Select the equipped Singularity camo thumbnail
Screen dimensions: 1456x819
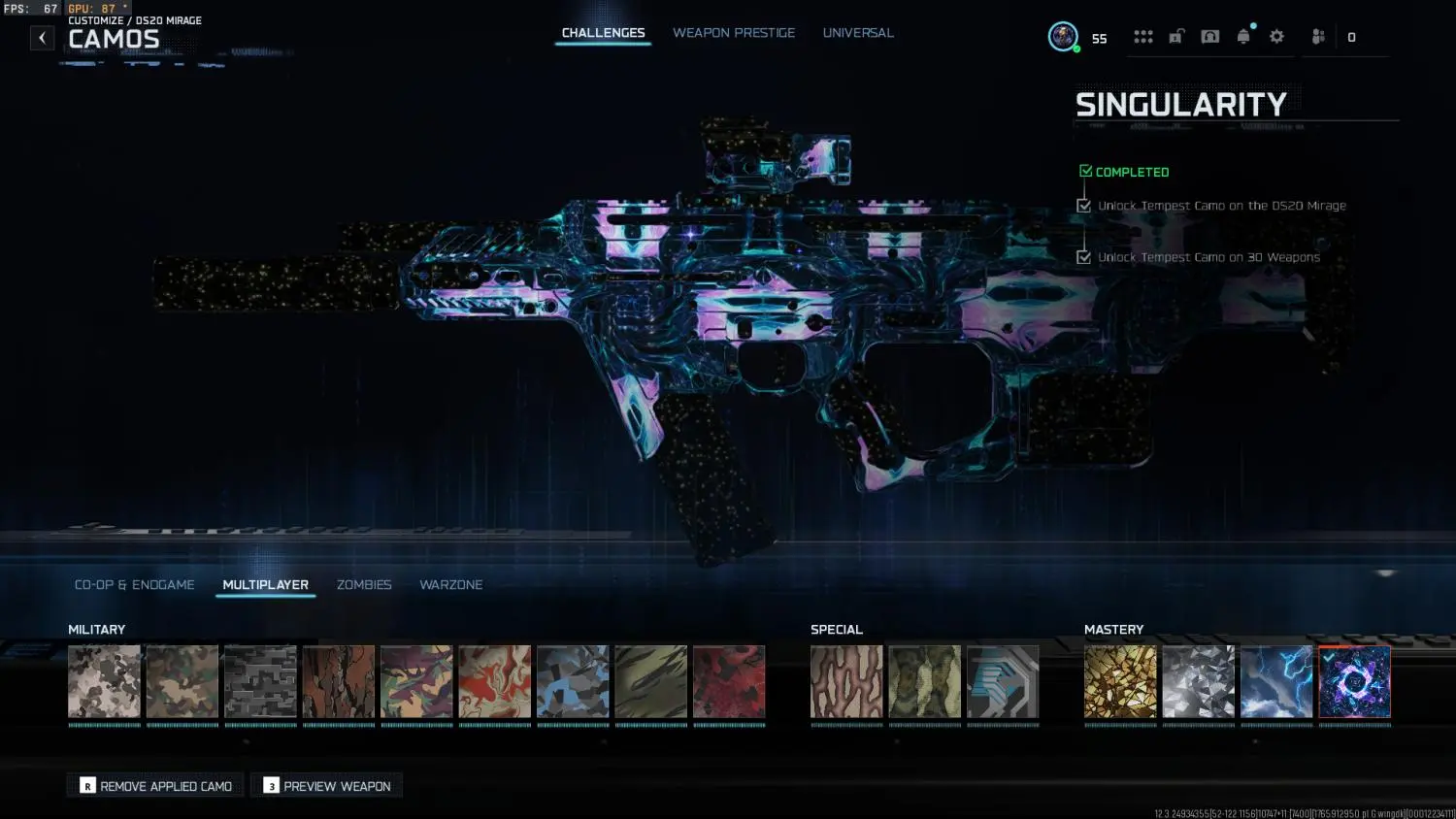coord(1354,680)
